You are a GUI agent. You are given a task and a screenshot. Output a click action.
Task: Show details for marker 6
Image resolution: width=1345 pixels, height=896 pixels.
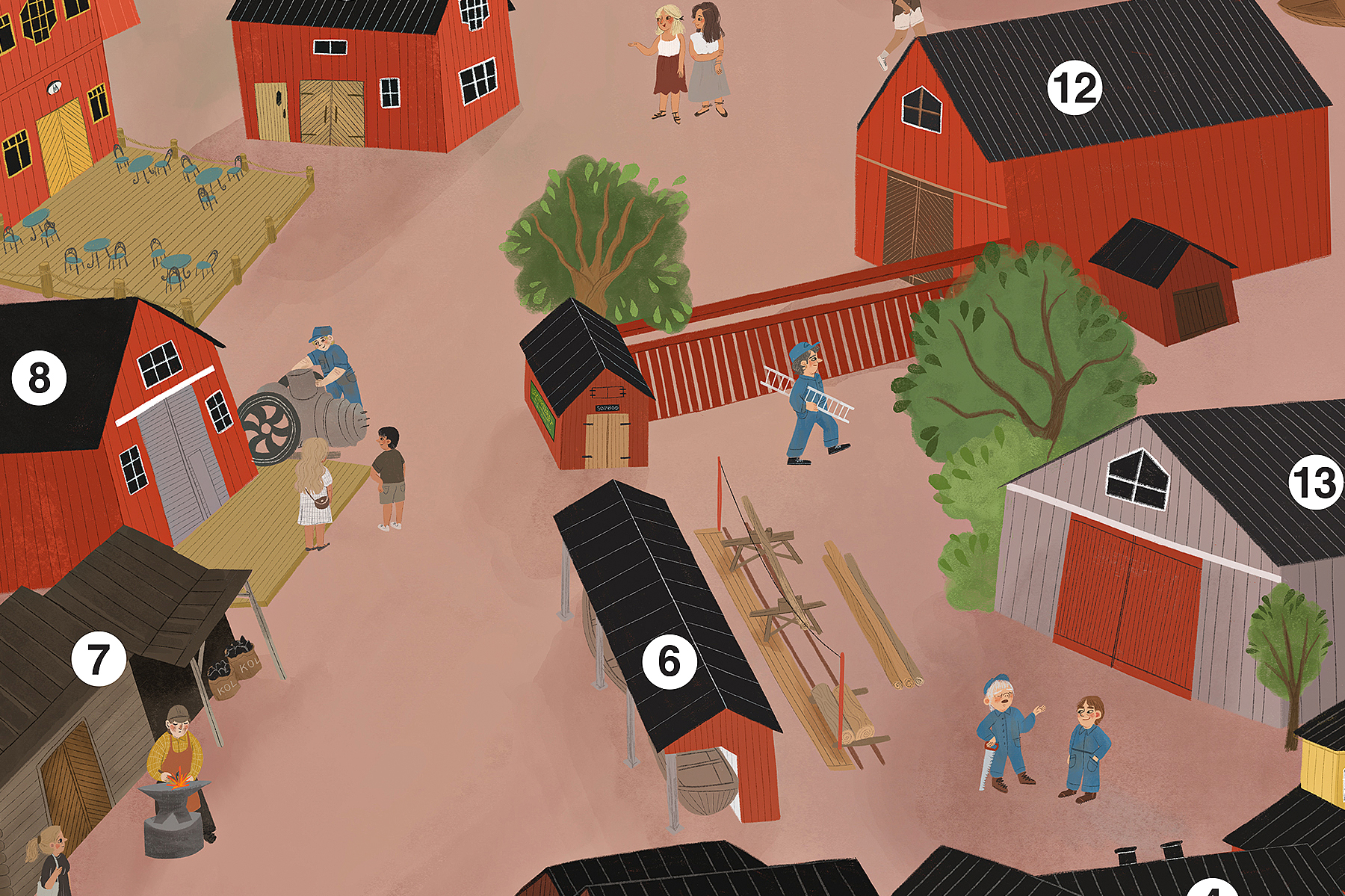click(670, 661)
